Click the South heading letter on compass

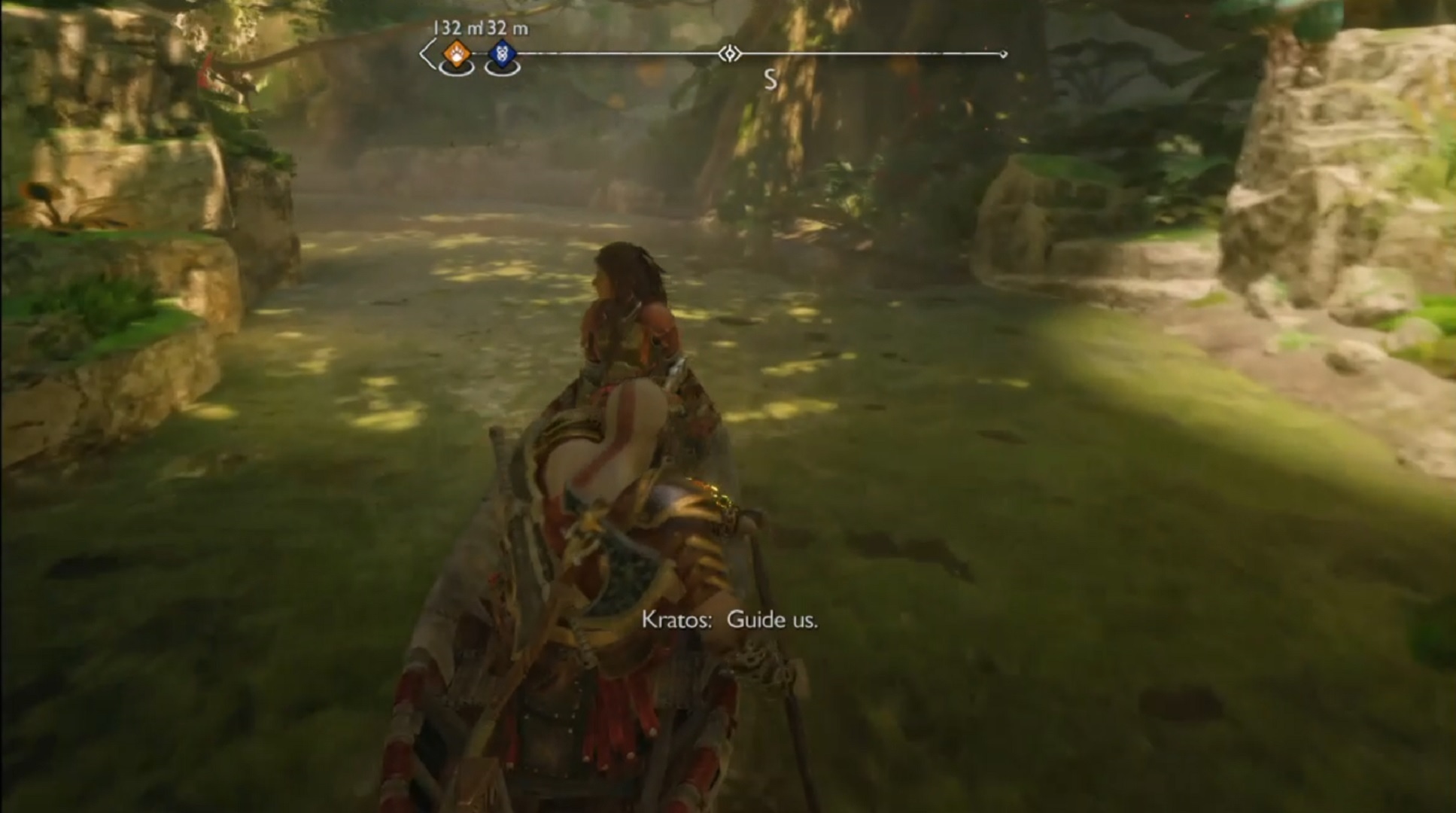770,80
